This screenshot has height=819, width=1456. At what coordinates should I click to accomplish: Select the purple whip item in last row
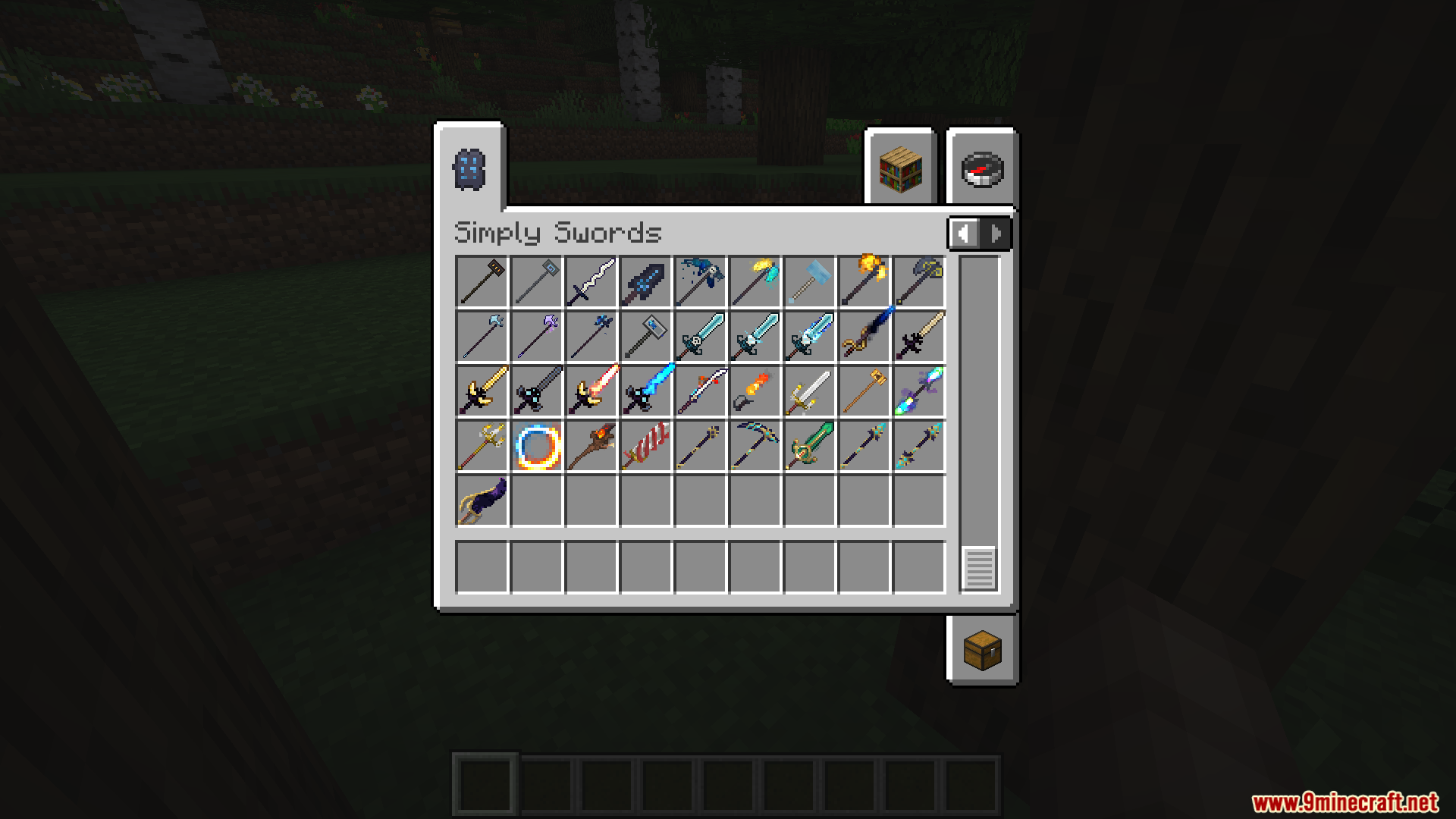click(480, 500)
